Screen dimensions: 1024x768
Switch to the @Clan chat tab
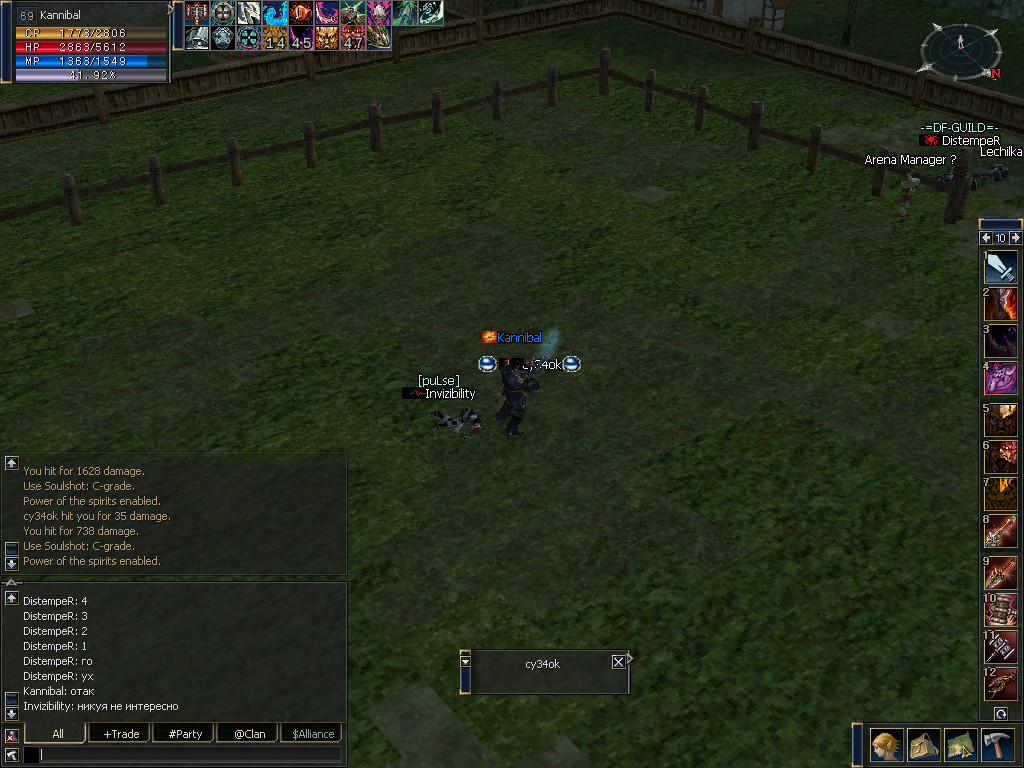click(x=249, y=733)
